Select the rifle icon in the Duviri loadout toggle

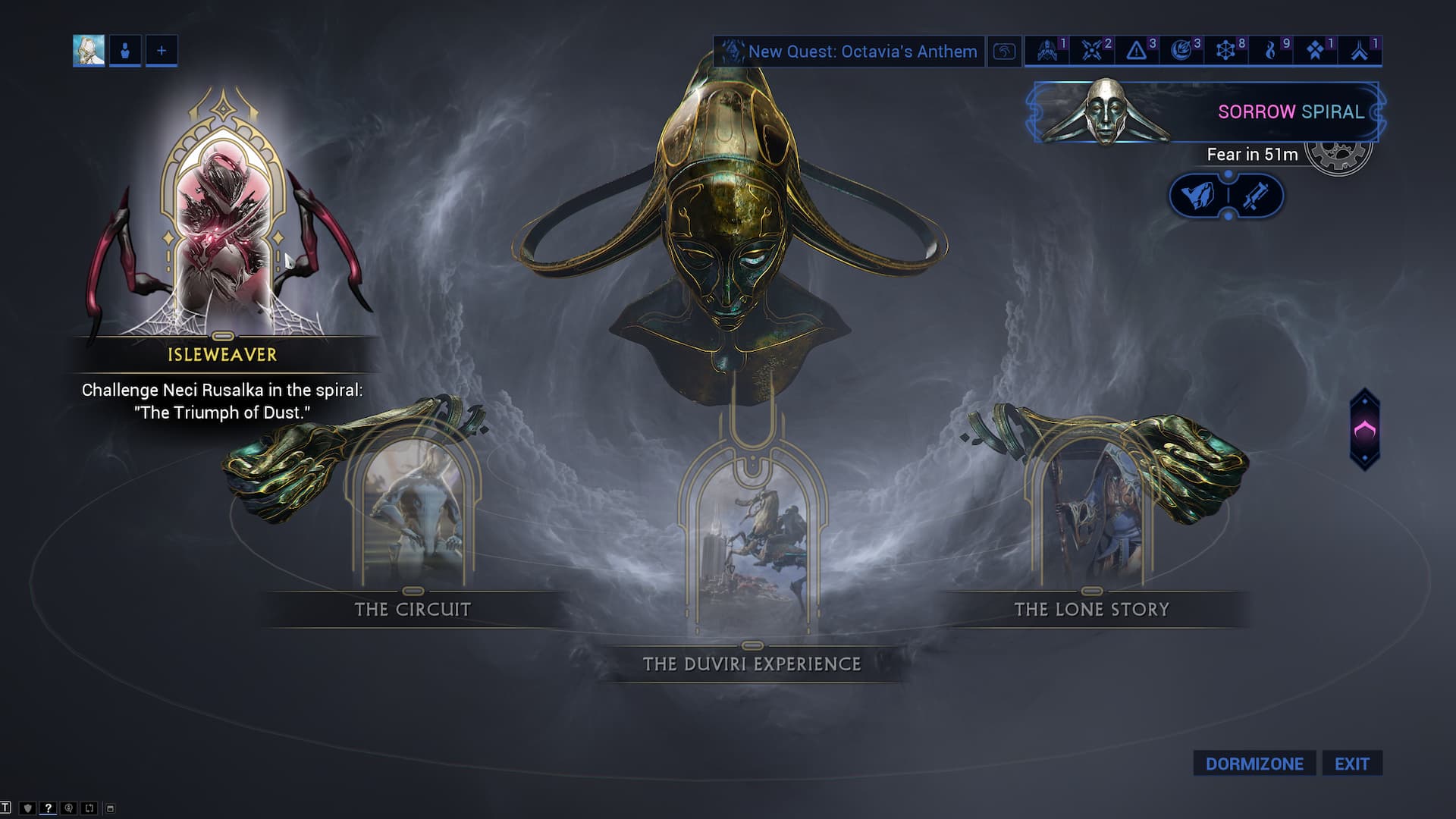(1255, 196)
